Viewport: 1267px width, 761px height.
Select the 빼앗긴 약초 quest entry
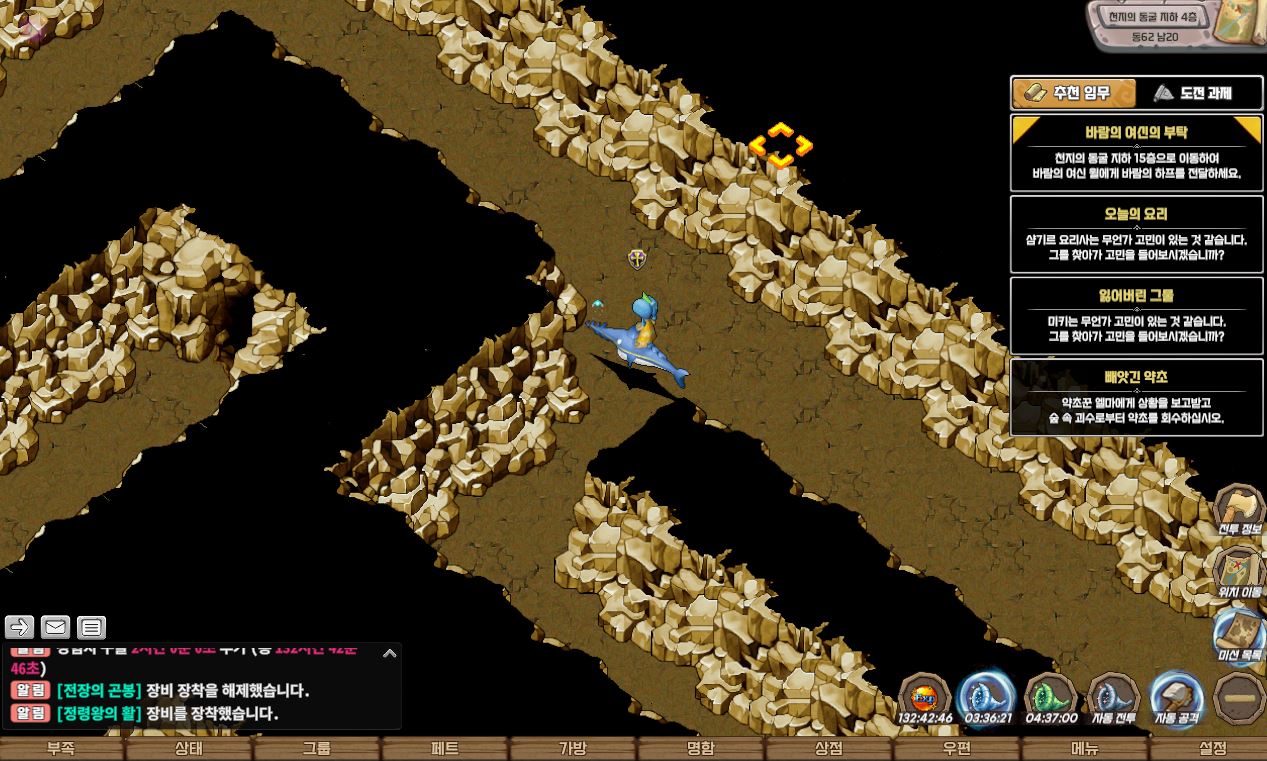pos(1136,398)
